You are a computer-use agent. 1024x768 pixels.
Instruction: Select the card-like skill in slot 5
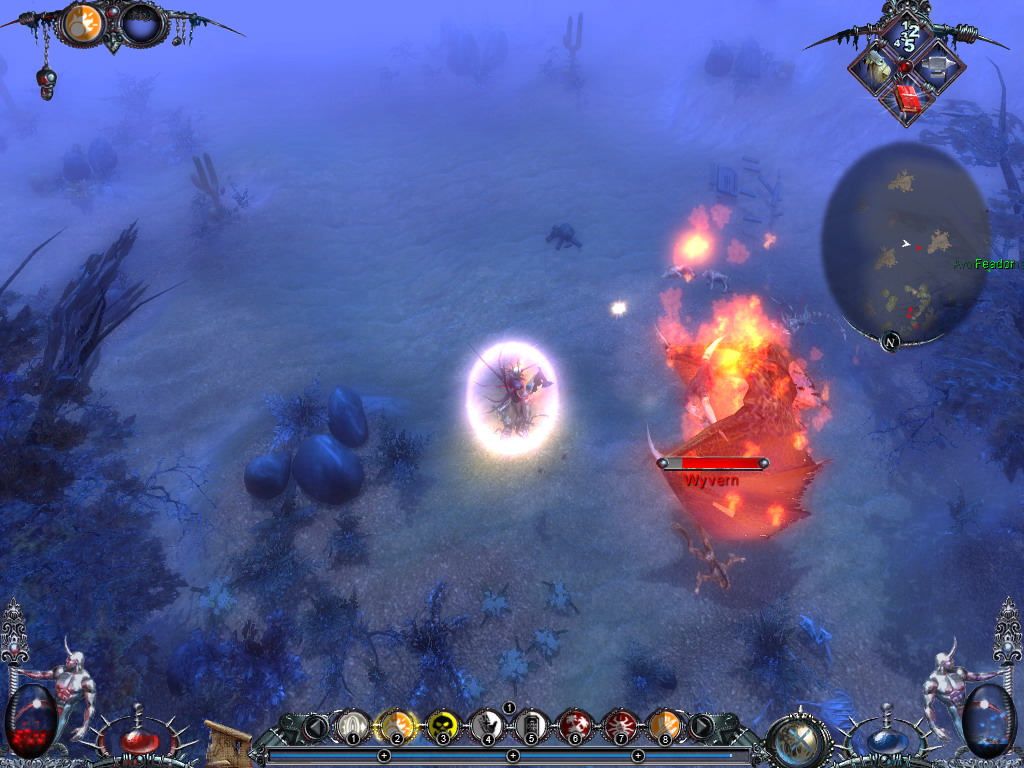coord(531,725)
